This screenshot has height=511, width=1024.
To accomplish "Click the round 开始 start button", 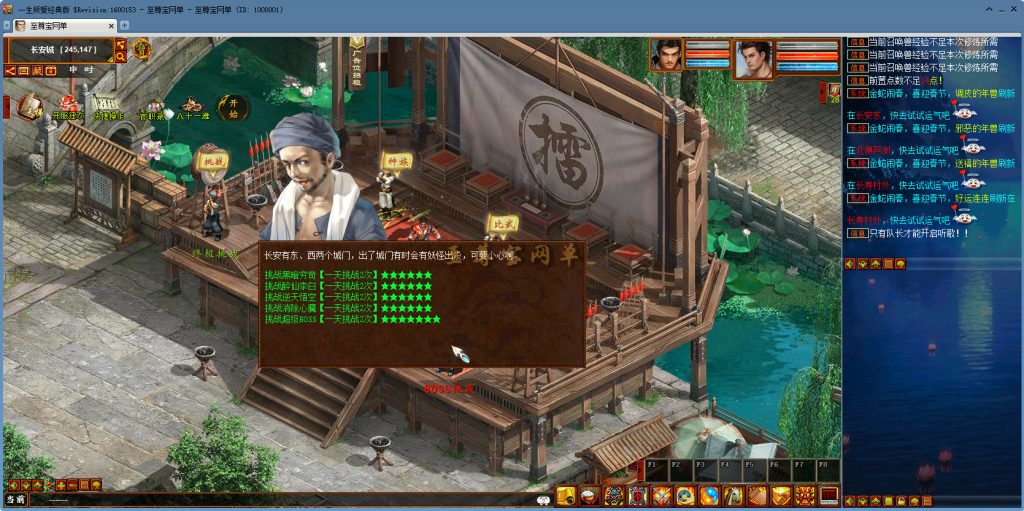I will [233, 104].
